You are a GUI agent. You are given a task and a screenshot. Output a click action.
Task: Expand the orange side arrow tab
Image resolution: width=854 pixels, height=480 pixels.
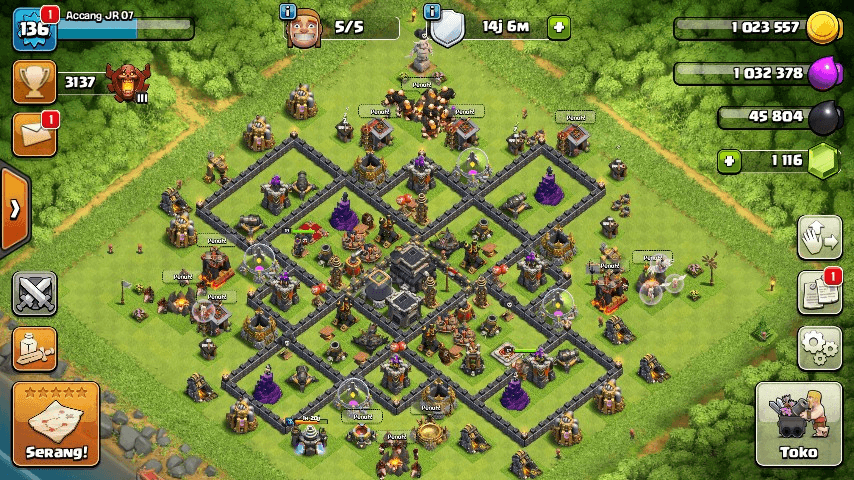point(14,210)
